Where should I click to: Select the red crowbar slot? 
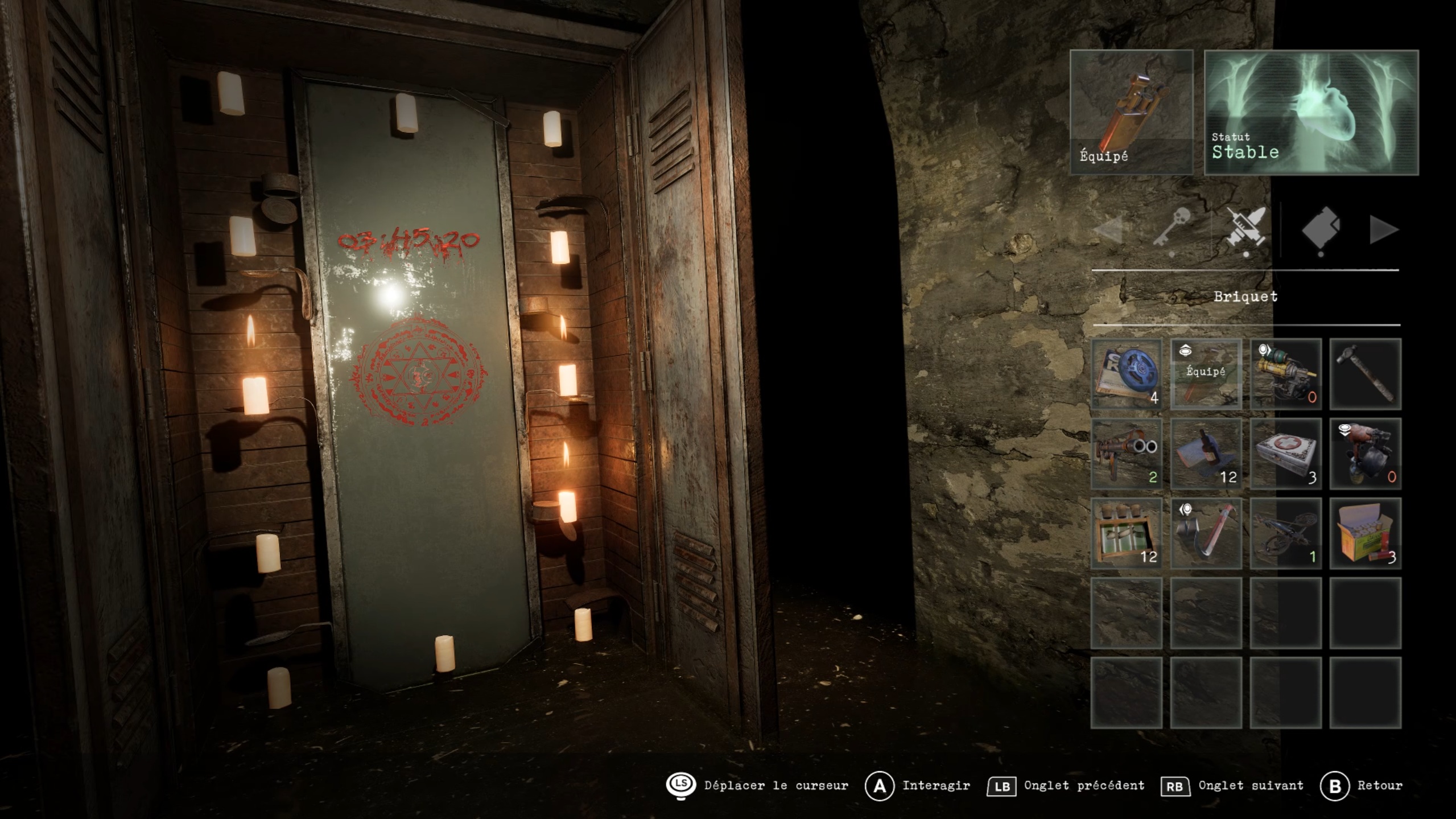coord(1206,533)
